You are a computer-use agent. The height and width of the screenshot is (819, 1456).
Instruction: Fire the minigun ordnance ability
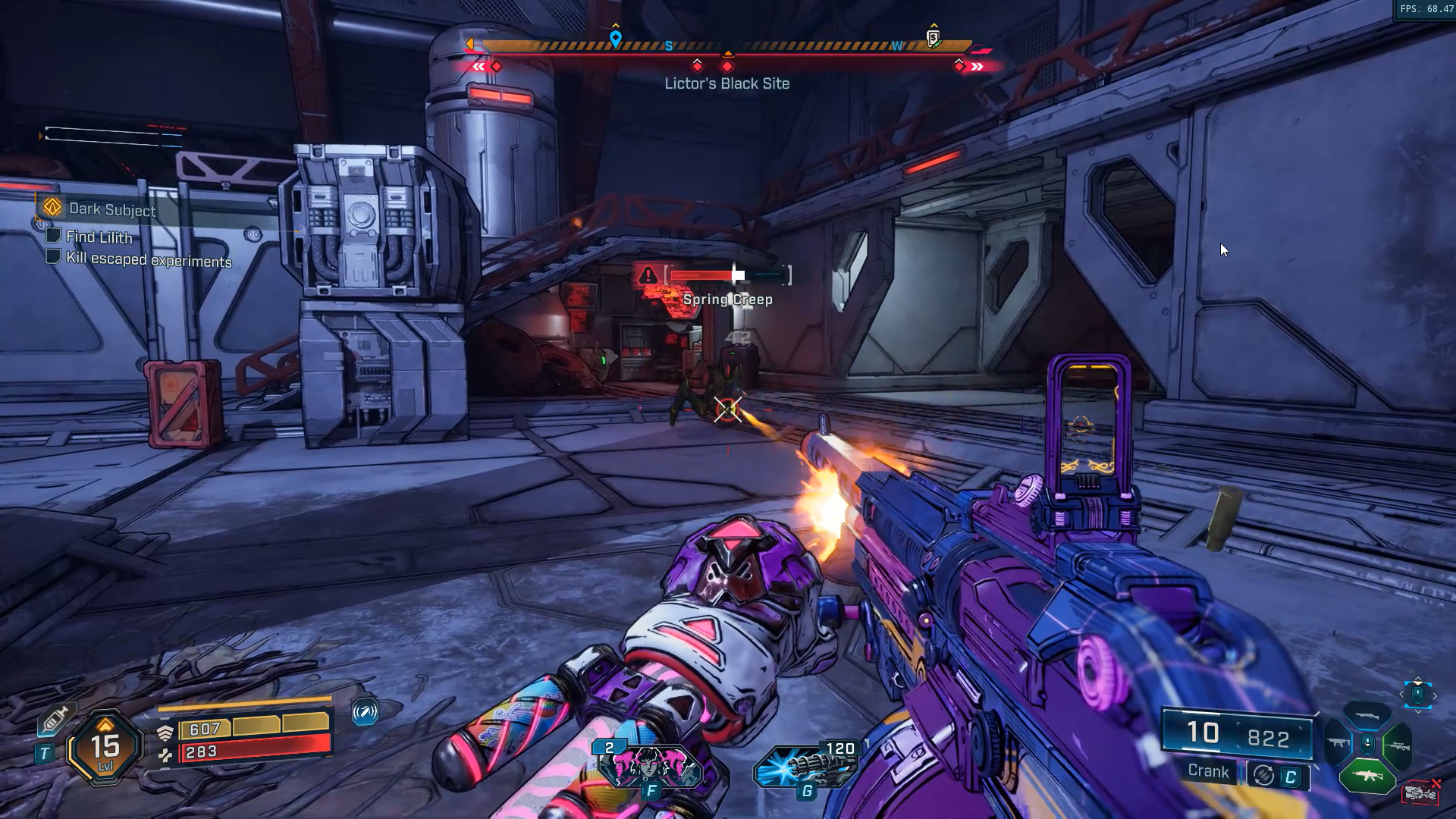tap(806, 766)
